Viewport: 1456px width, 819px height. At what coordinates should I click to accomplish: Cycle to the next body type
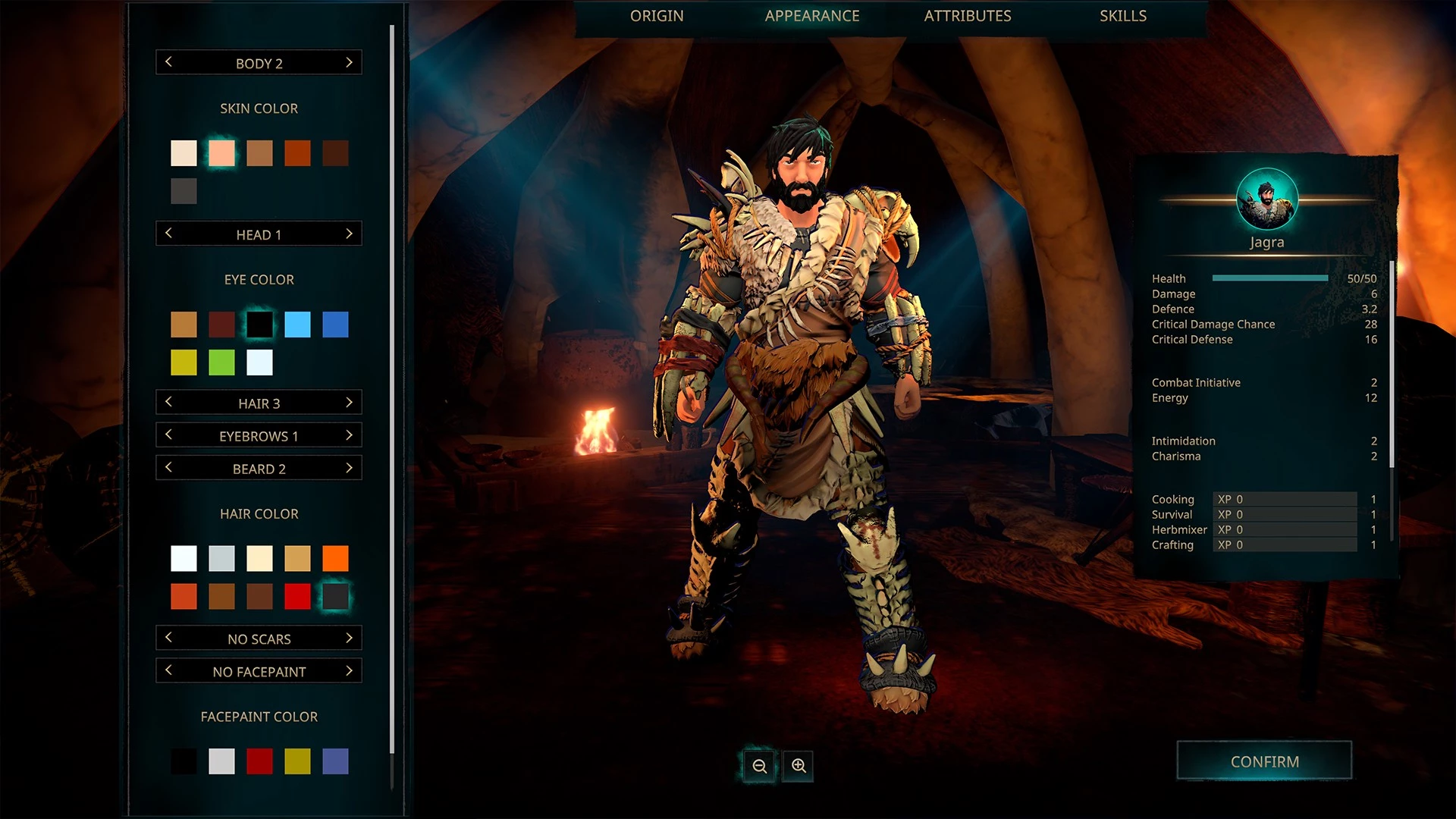349,63
